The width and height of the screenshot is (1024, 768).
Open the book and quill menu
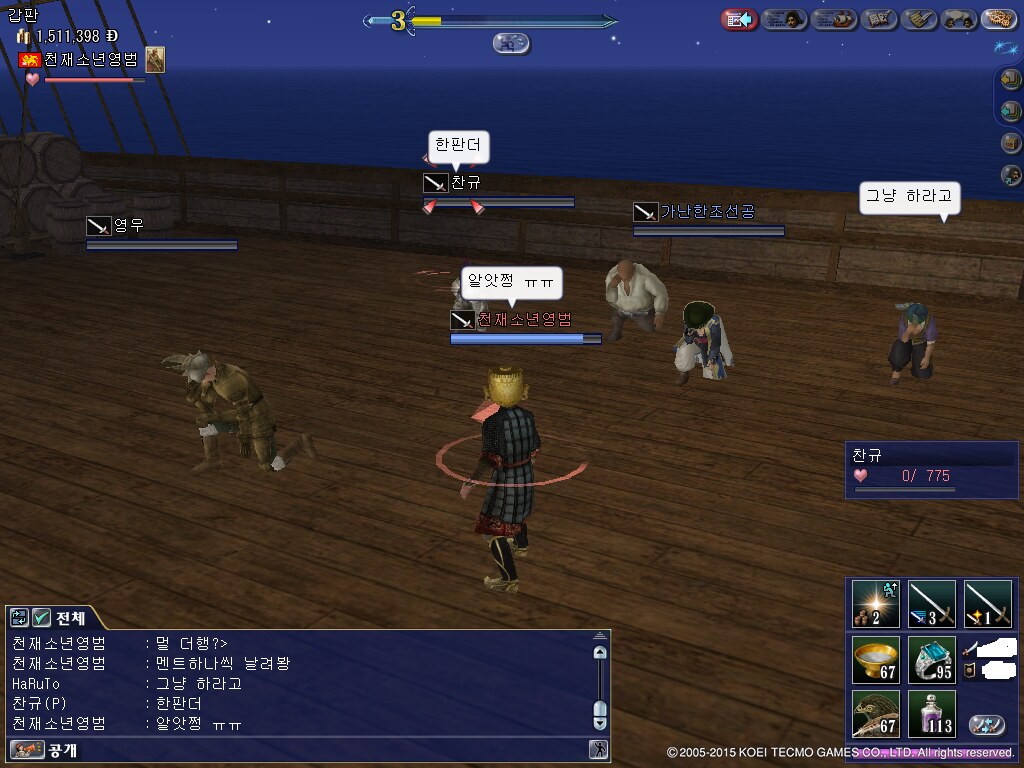tap(880, 19)
